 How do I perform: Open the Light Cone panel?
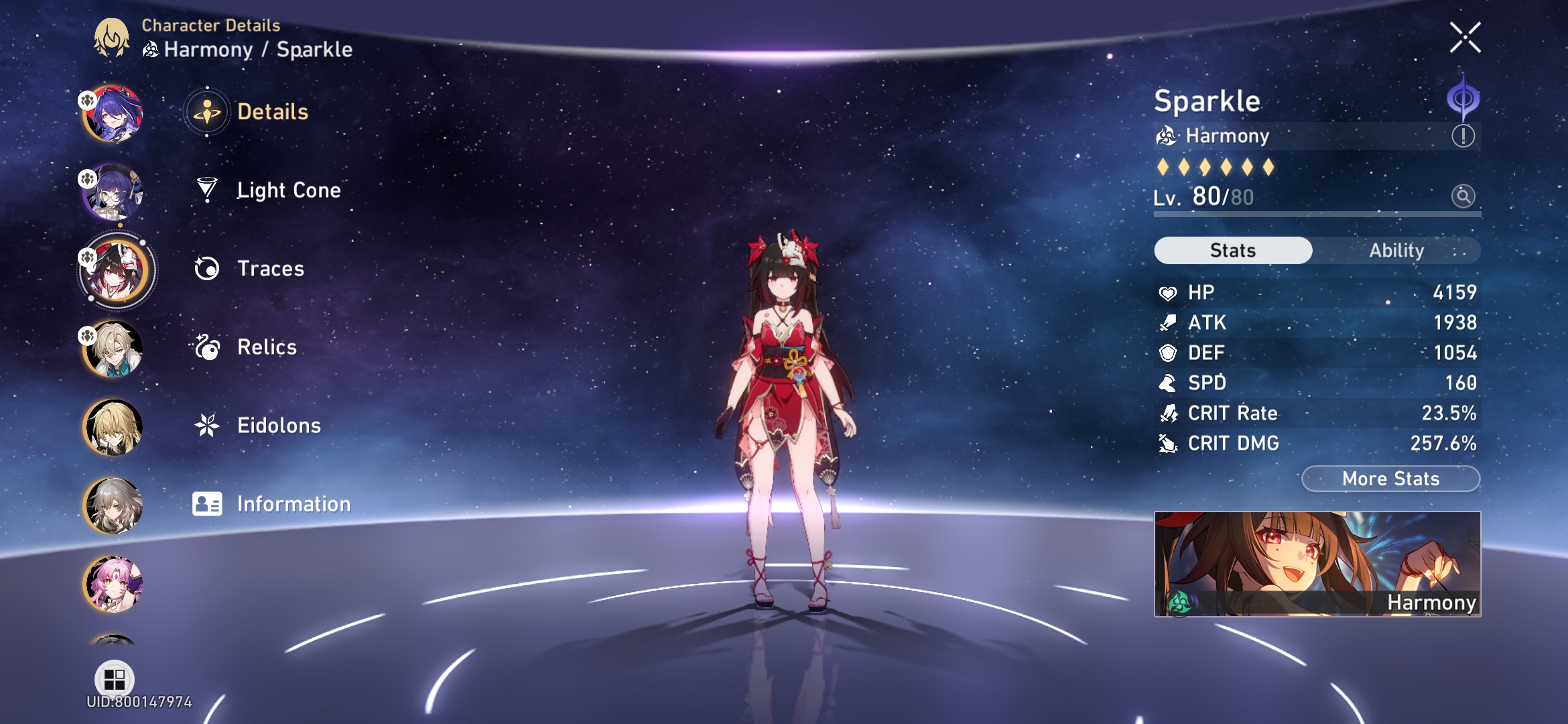pos(289,190)
